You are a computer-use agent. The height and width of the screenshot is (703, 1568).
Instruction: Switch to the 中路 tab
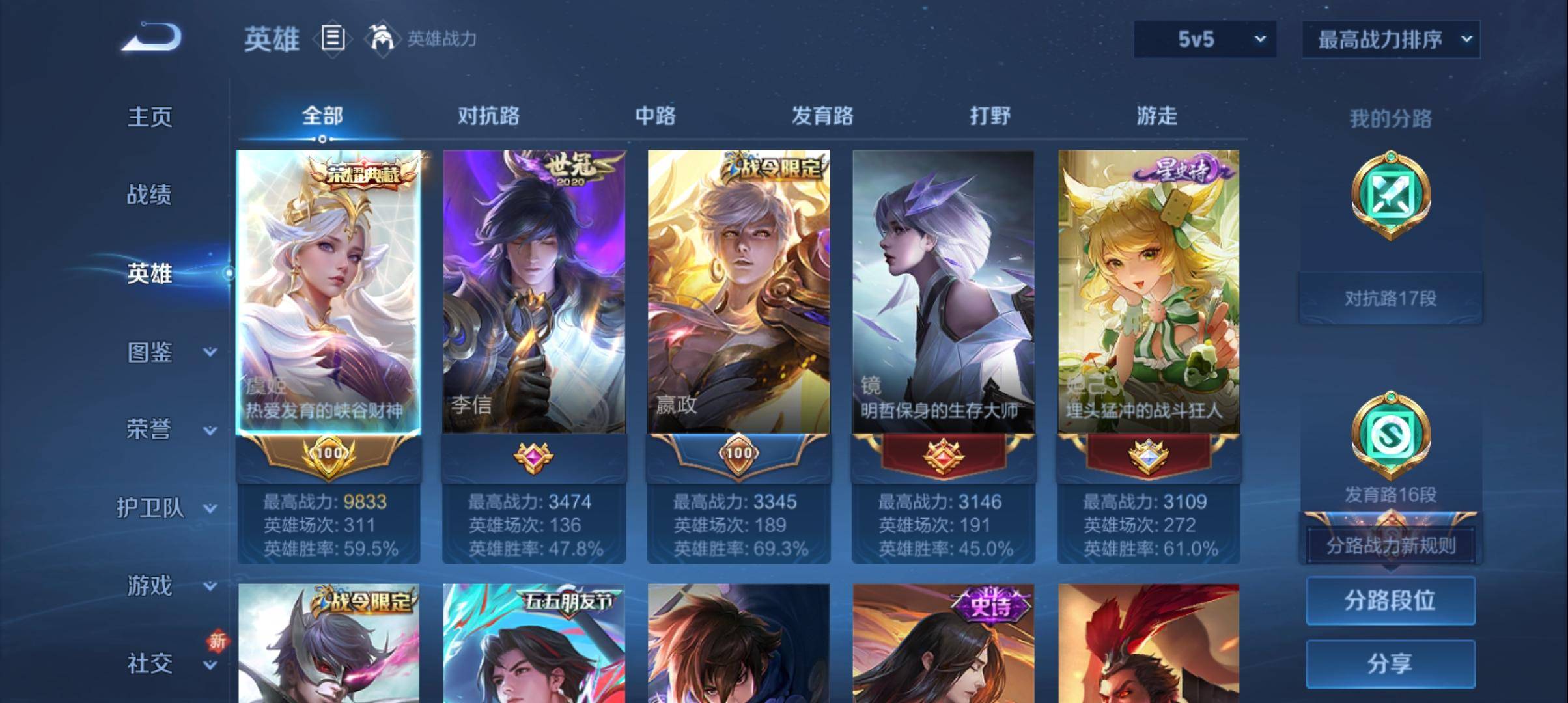point(654,116)
